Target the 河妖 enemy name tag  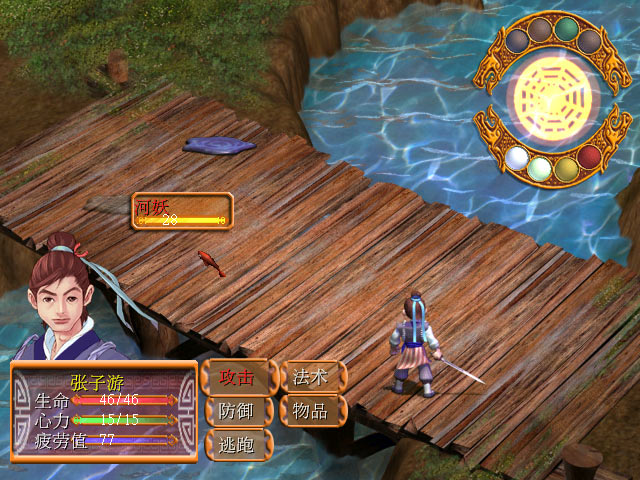click(181, 211)
